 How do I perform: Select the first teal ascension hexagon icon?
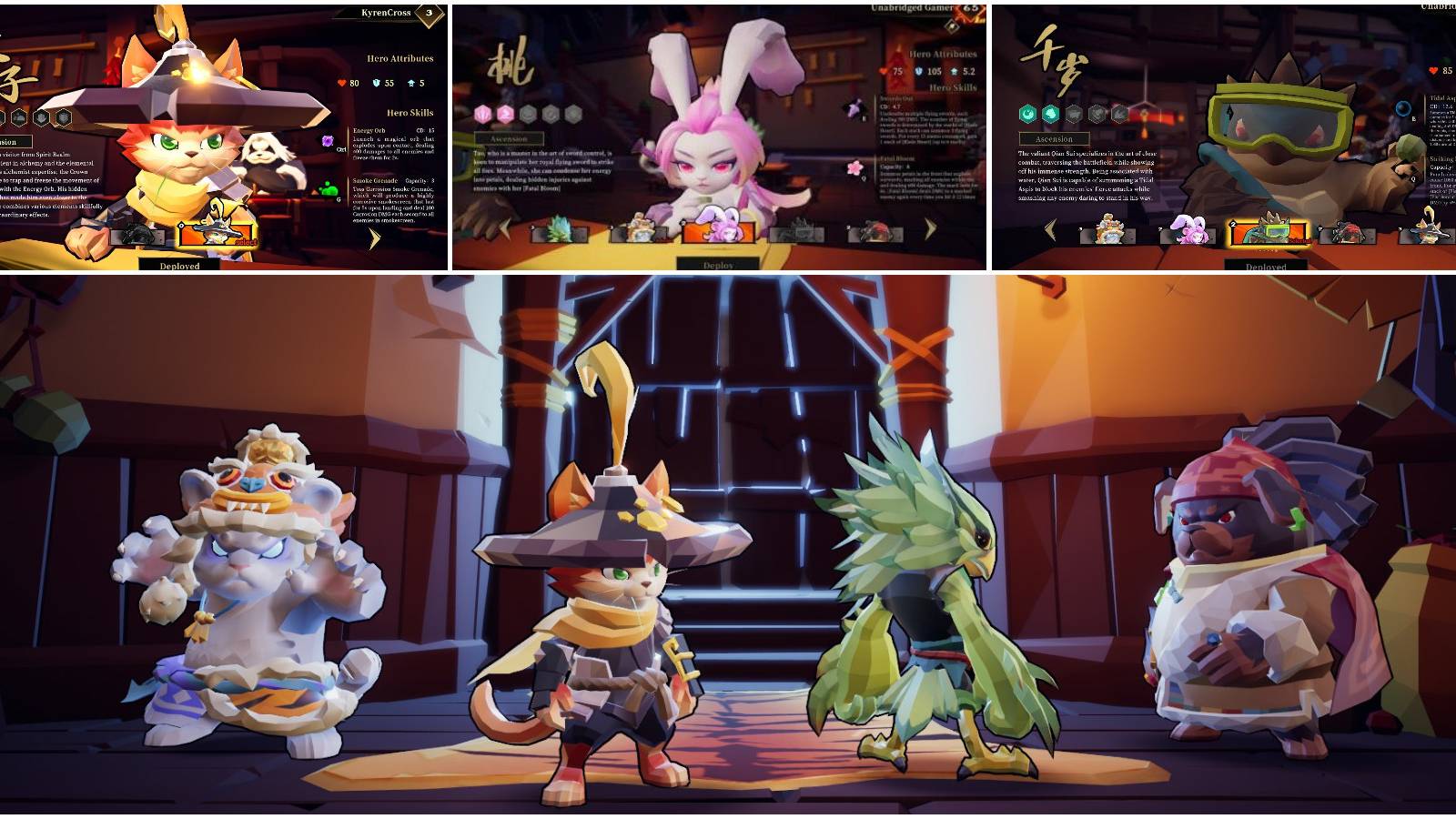click(1026, 114)
